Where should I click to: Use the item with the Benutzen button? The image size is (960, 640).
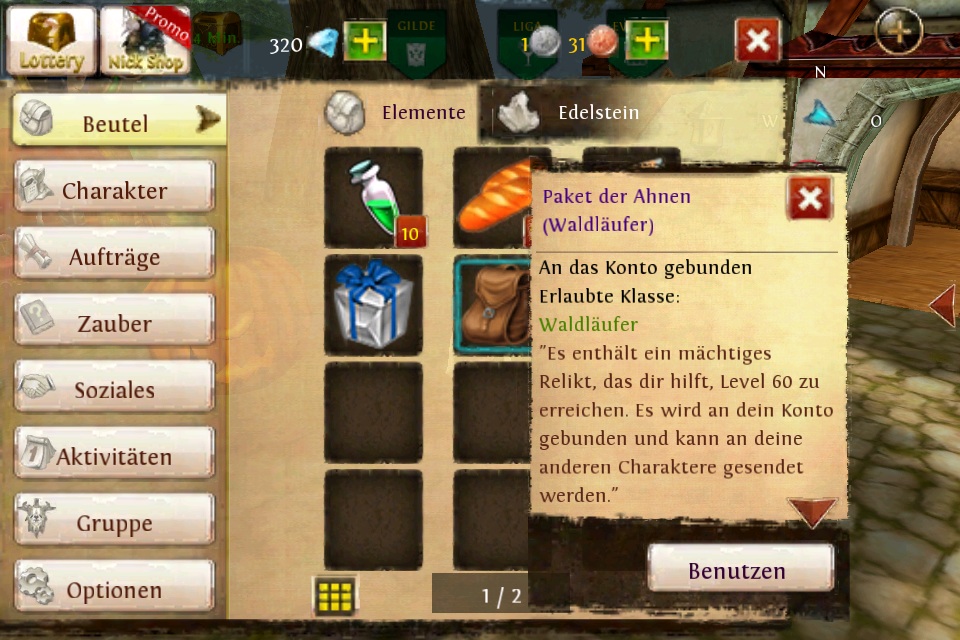point(740,570)
